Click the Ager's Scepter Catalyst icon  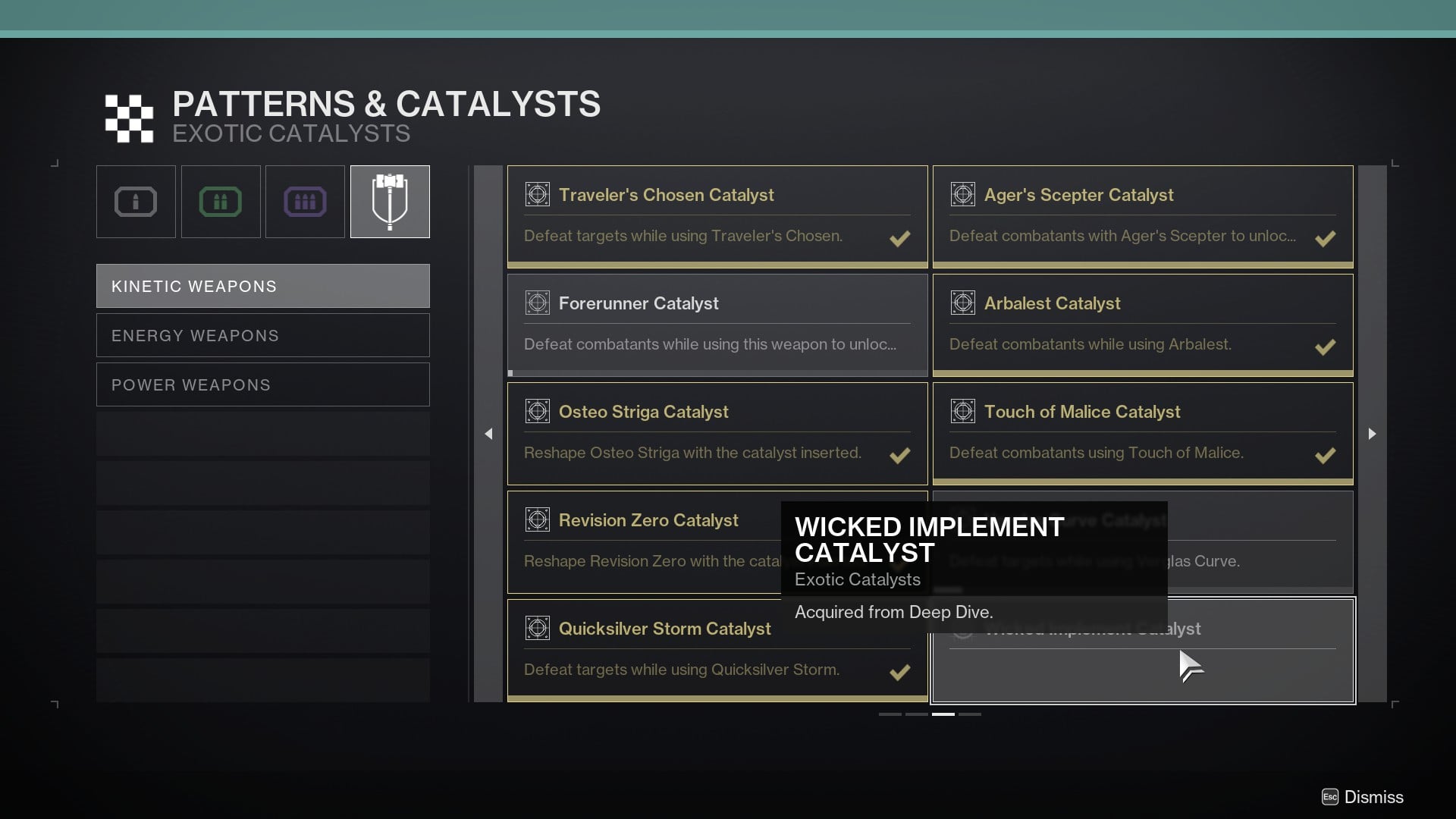pyautogui.click(x=963, y=194)
